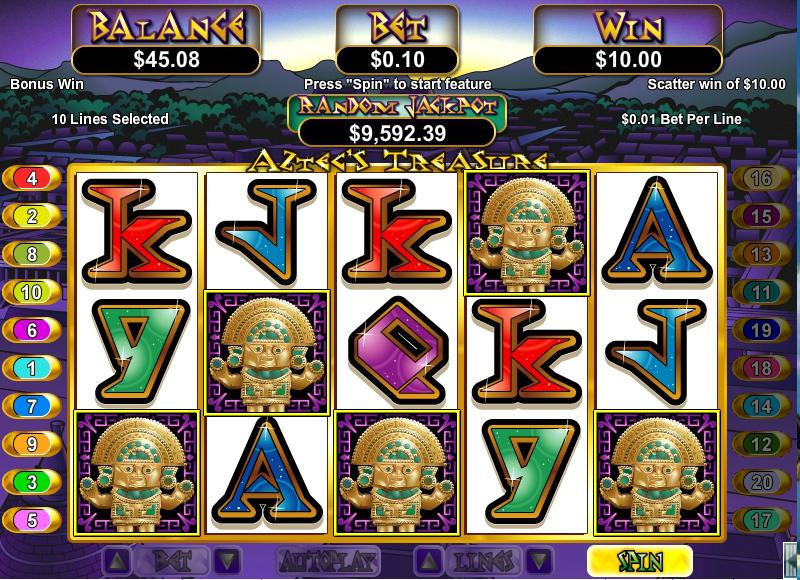Decrease the number of lines with down arrow
This screenshot has height=580, width=800.
coord(538,560)
